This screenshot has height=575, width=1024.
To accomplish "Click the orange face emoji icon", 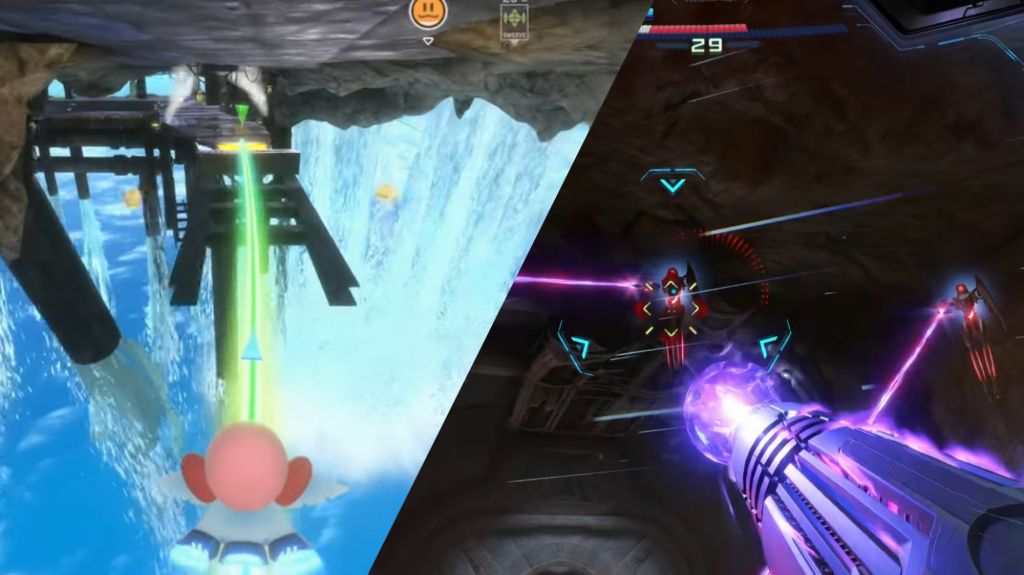I will 428,12.
